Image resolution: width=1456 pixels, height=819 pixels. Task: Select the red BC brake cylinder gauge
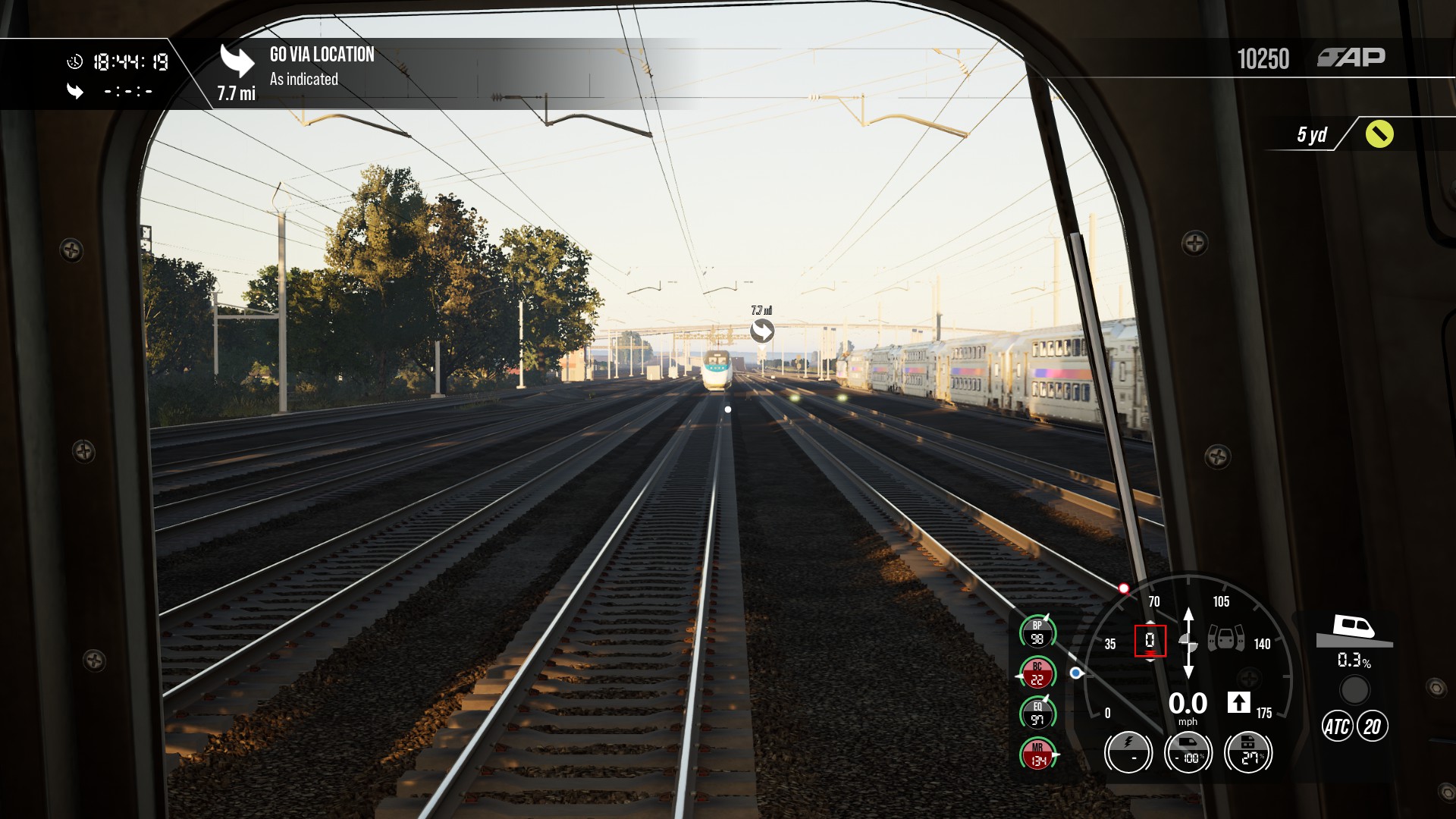click(1037, 673)
